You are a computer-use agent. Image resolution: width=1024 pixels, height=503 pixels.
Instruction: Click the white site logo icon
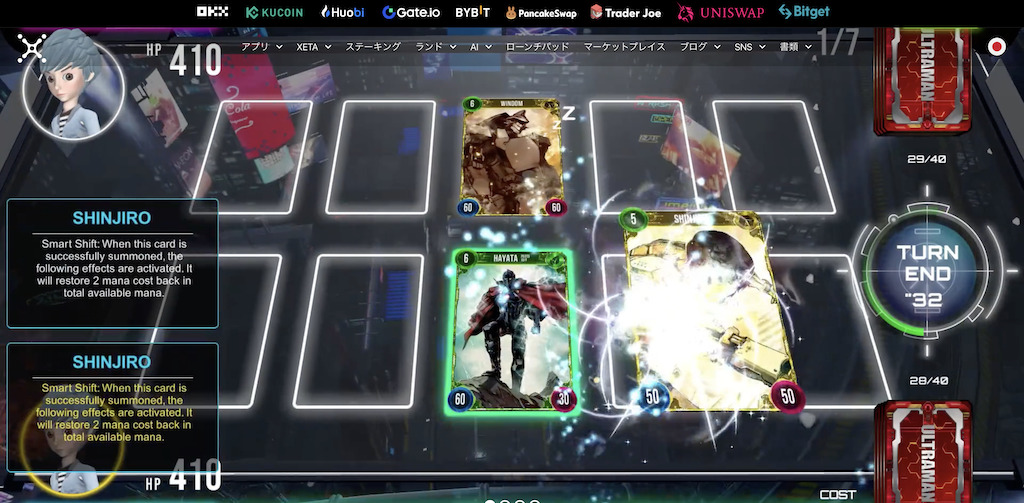coord(33,46)
